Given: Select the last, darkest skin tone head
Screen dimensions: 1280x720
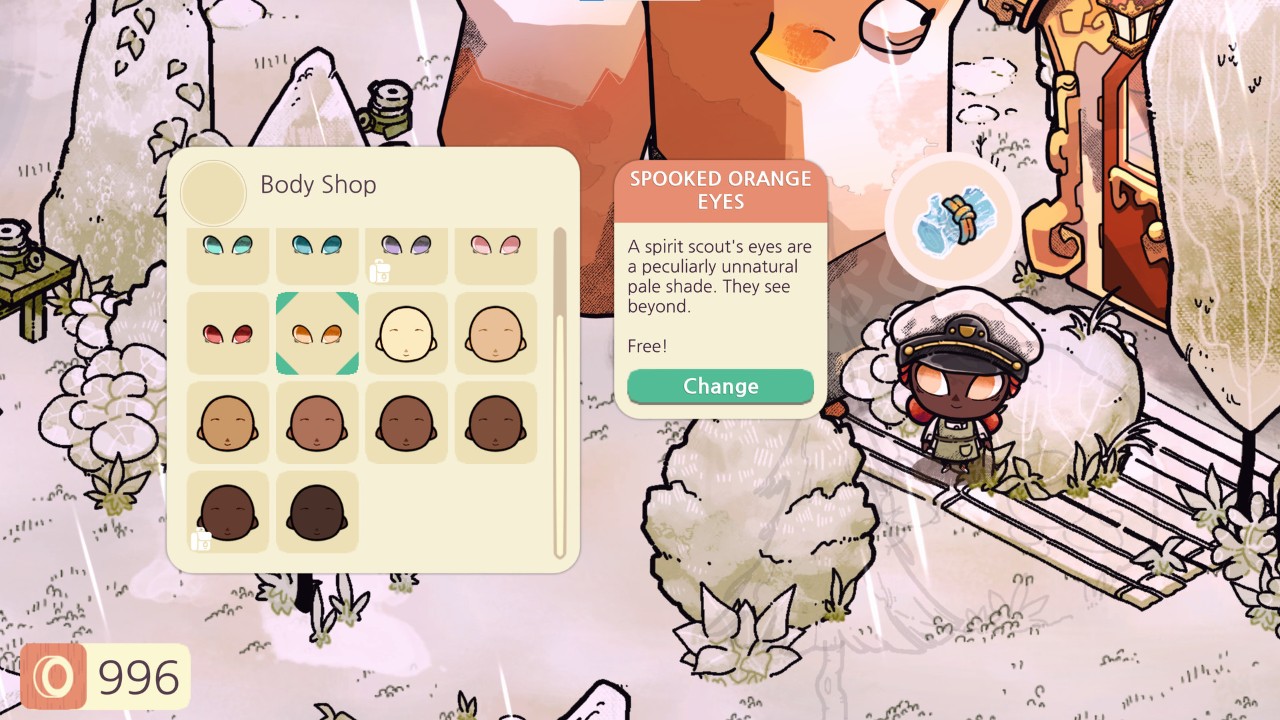Looking at the screenshot, I should (x=317, y=512).
